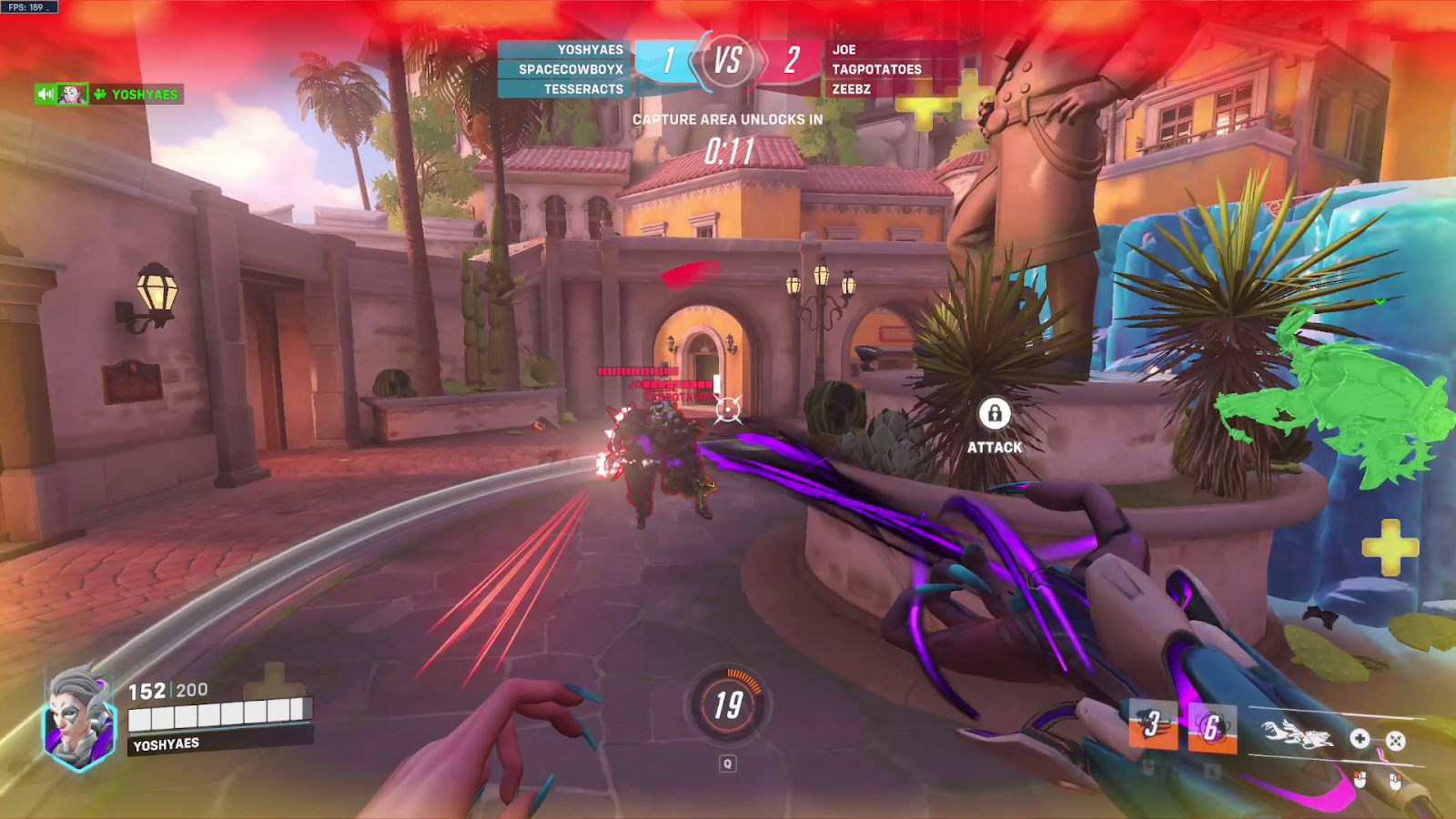Click the healing plus fire-mode icon

coord(1360,739)
